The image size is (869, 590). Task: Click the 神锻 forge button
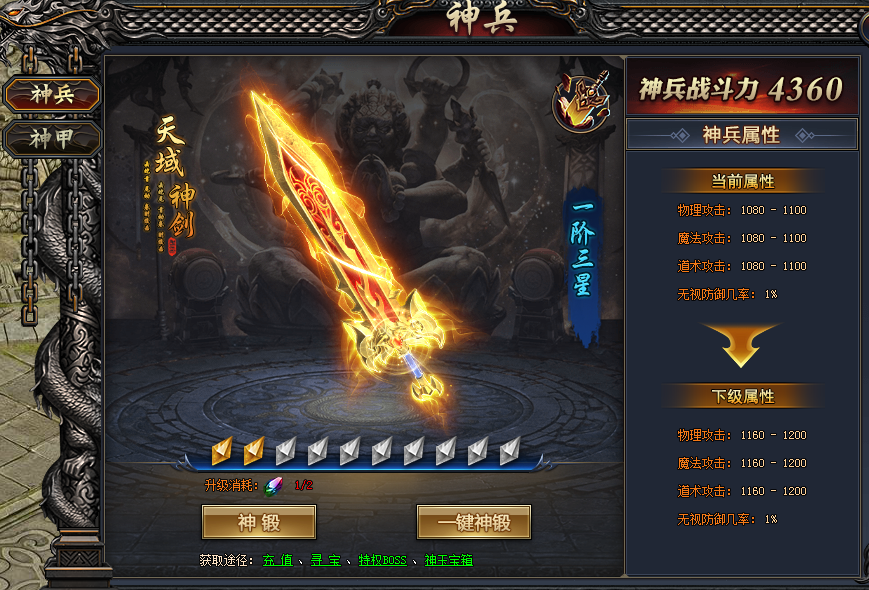click(259, 522)
